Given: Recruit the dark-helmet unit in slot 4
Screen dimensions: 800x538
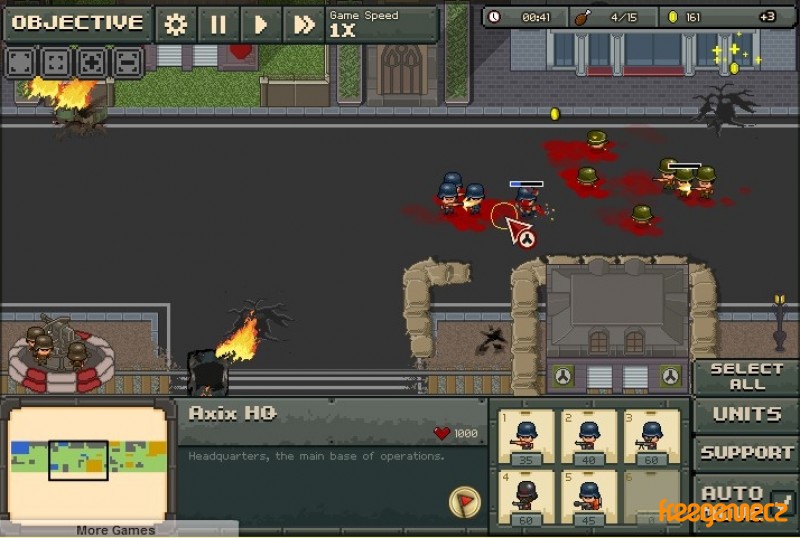Looking at the screenshot, I should [x=526, y=496].
